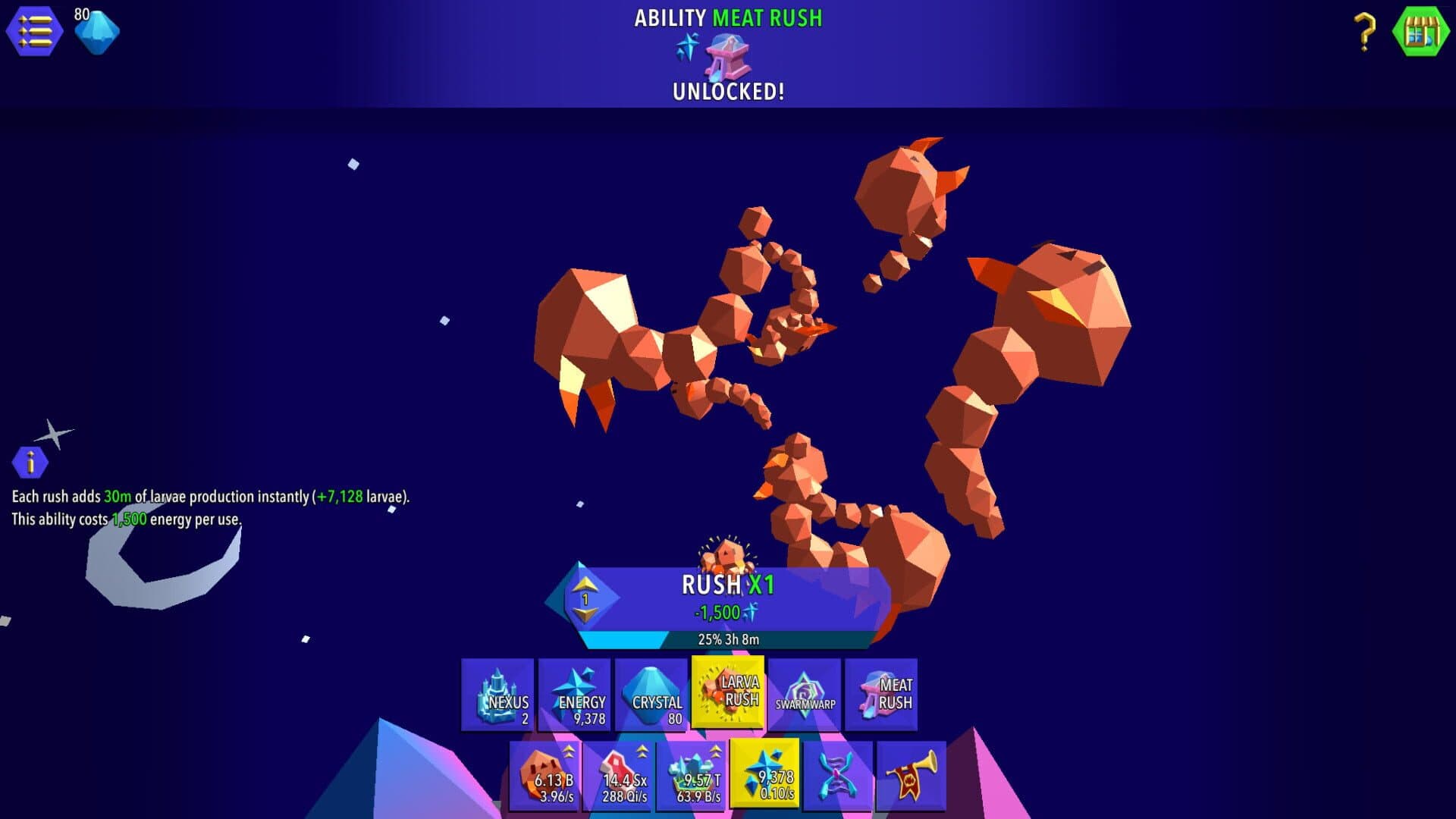This screenshot has height=819, width=1456.
Task: Click the crystal currency icon
Action: [97, 33]
